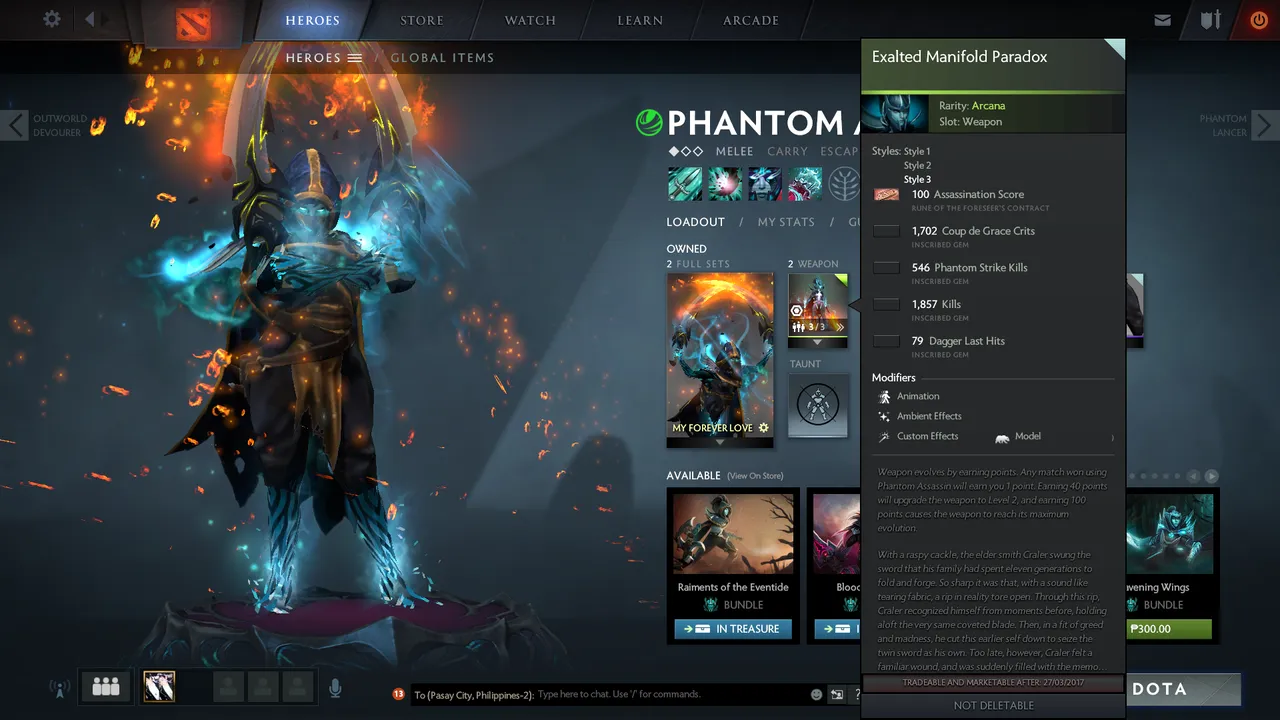
Task: Go back with the arrow button
Action: tap(90, 19)
